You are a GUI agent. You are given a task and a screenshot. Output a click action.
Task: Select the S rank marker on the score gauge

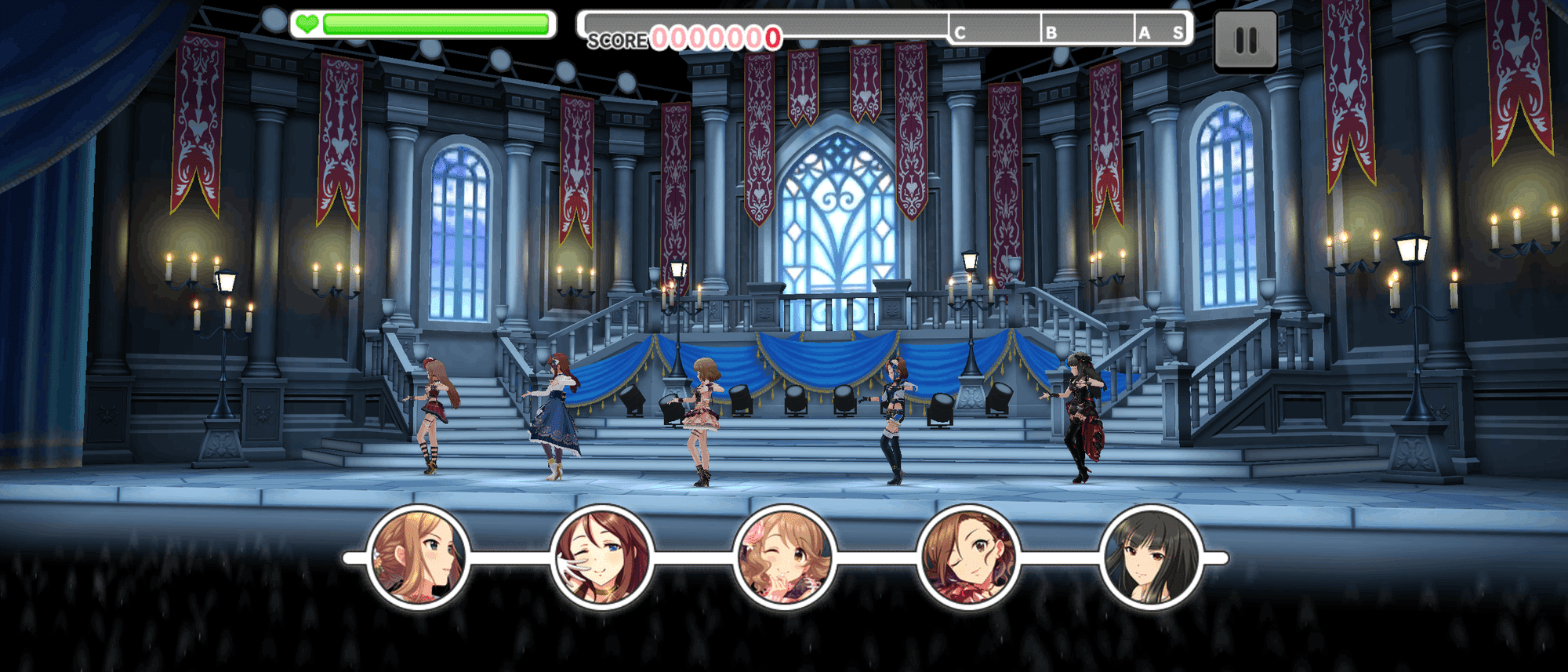1178,32
